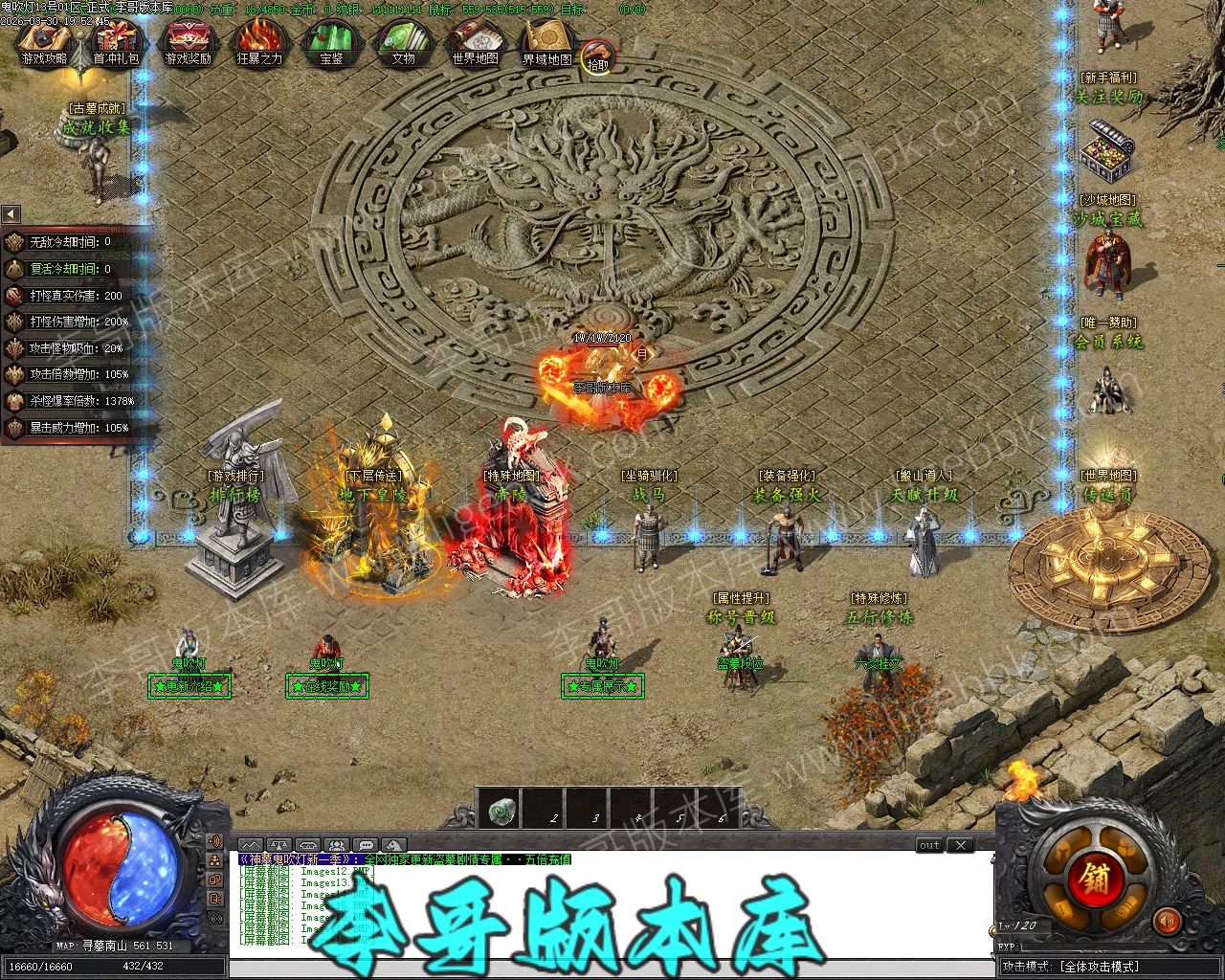Open the 宝鉴 jade menu
The height and width of the screenshot is (980, 1225).
(331, 44)
